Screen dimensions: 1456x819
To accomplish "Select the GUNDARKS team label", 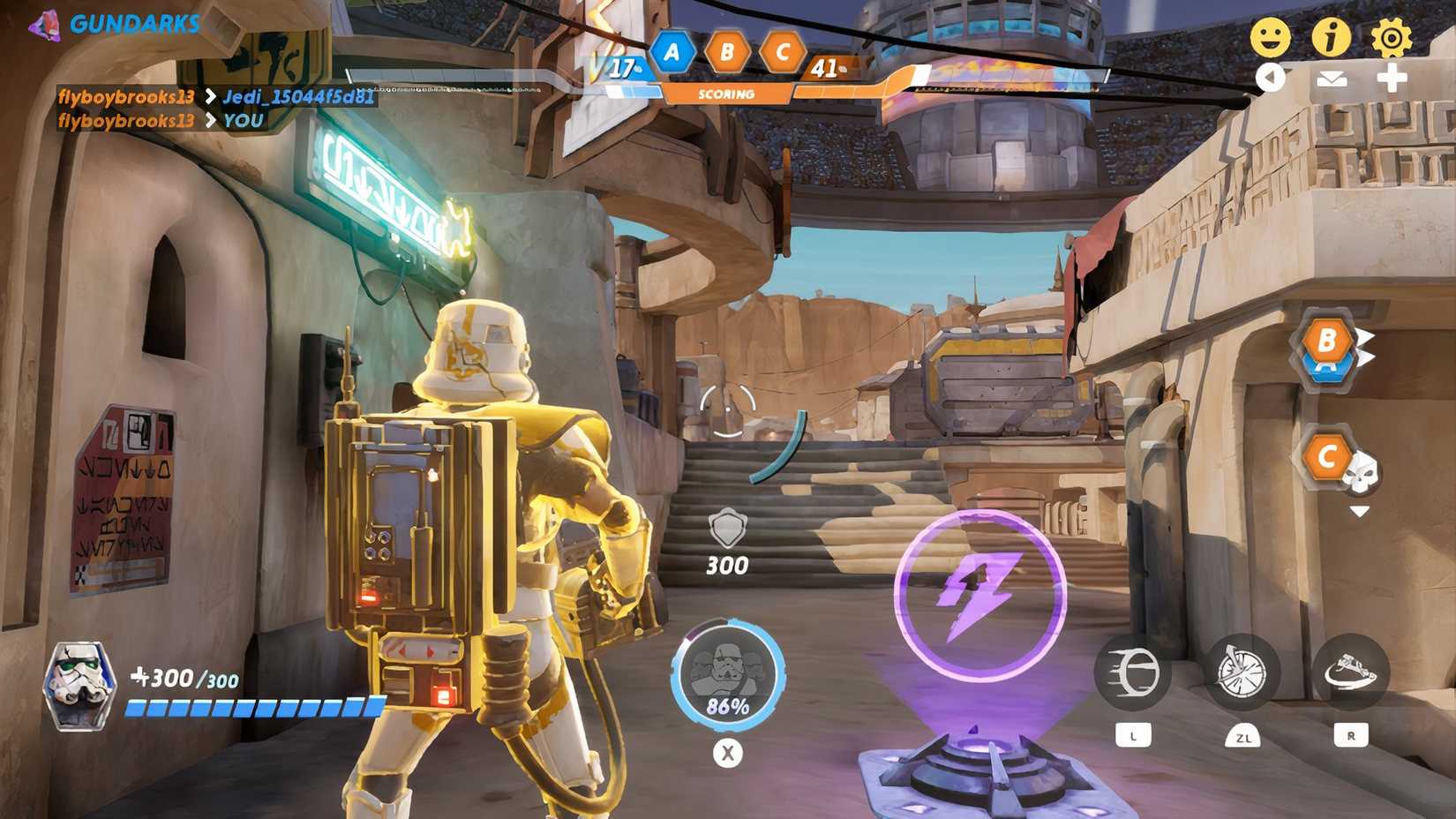I will click(x=134, y=24).
